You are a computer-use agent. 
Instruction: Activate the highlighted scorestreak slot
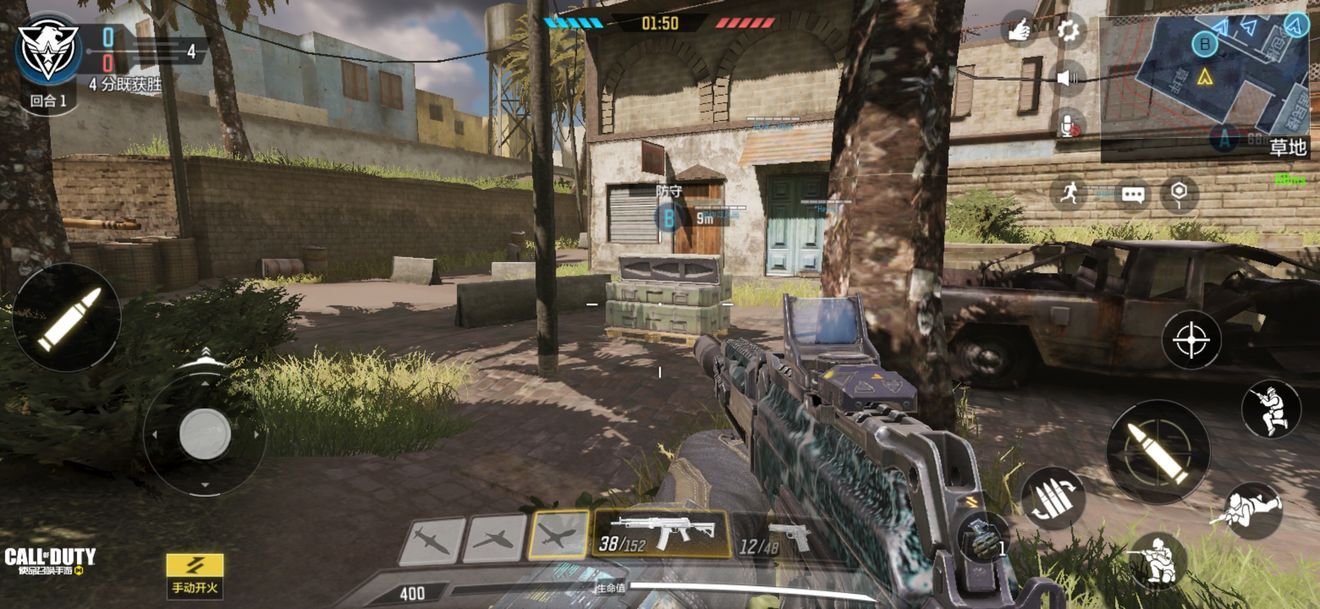click(558, 536)
